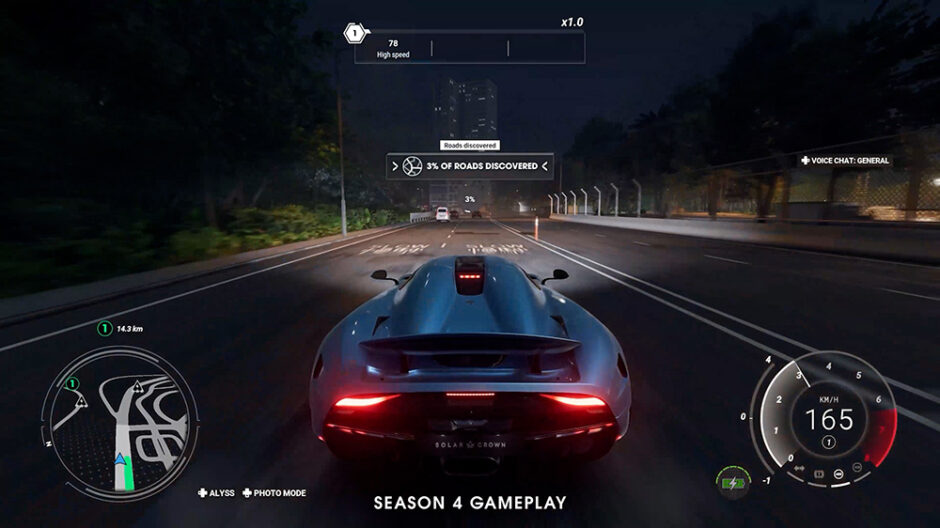
Task: Open the 3% of Roads Discovered banner
Action: click(x=470, y=166)
